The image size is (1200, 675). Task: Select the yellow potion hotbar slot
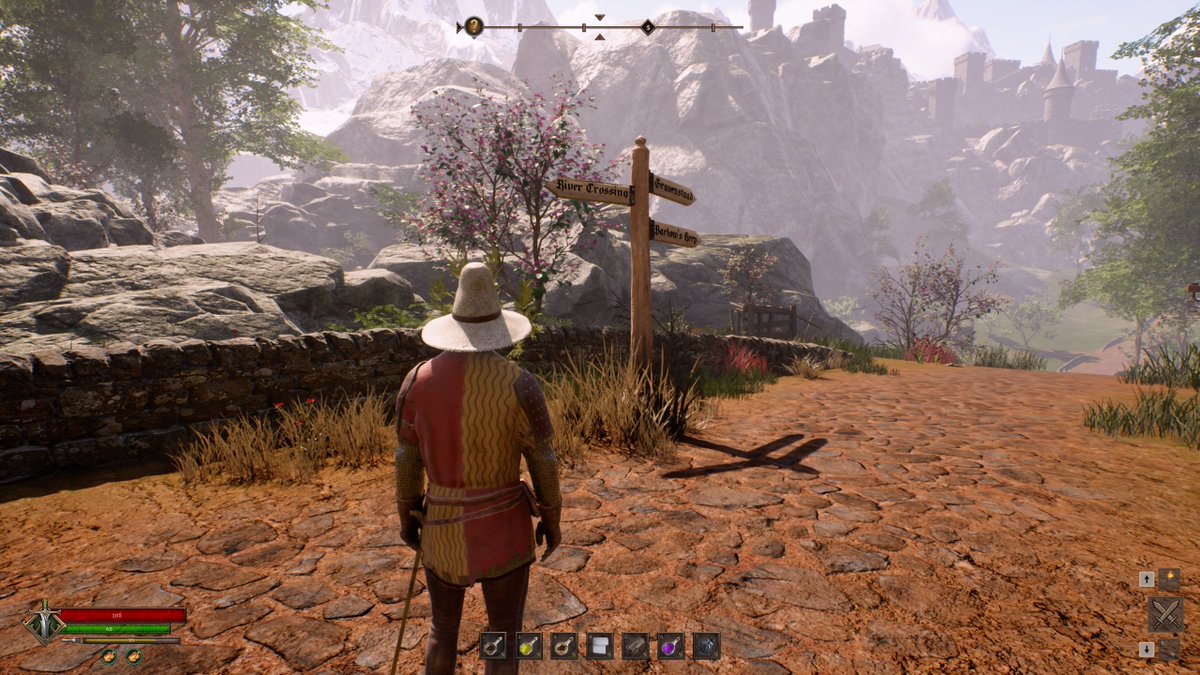(529, 646)
